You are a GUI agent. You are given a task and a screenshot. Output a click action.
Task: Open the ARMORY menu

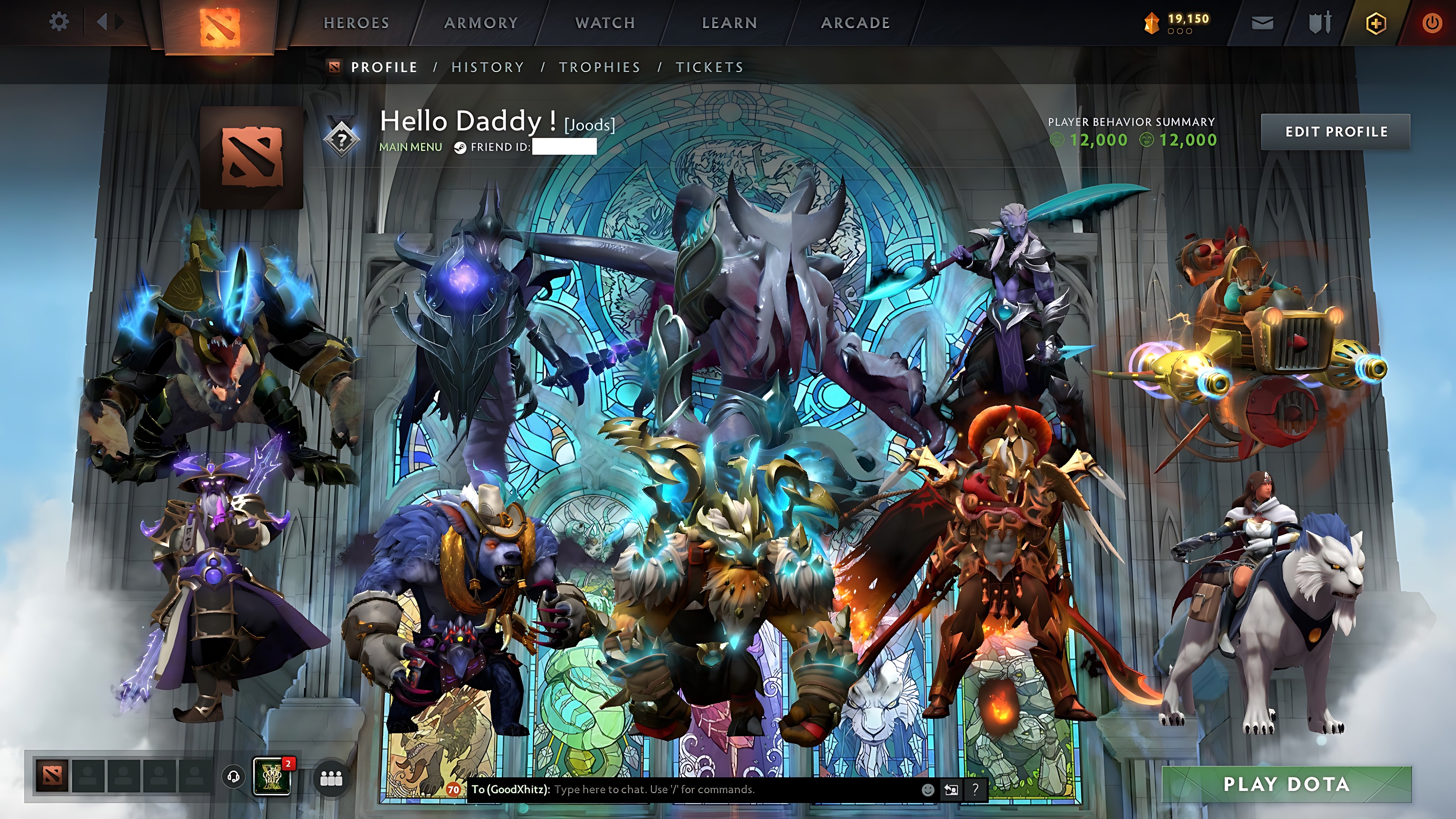481,22
